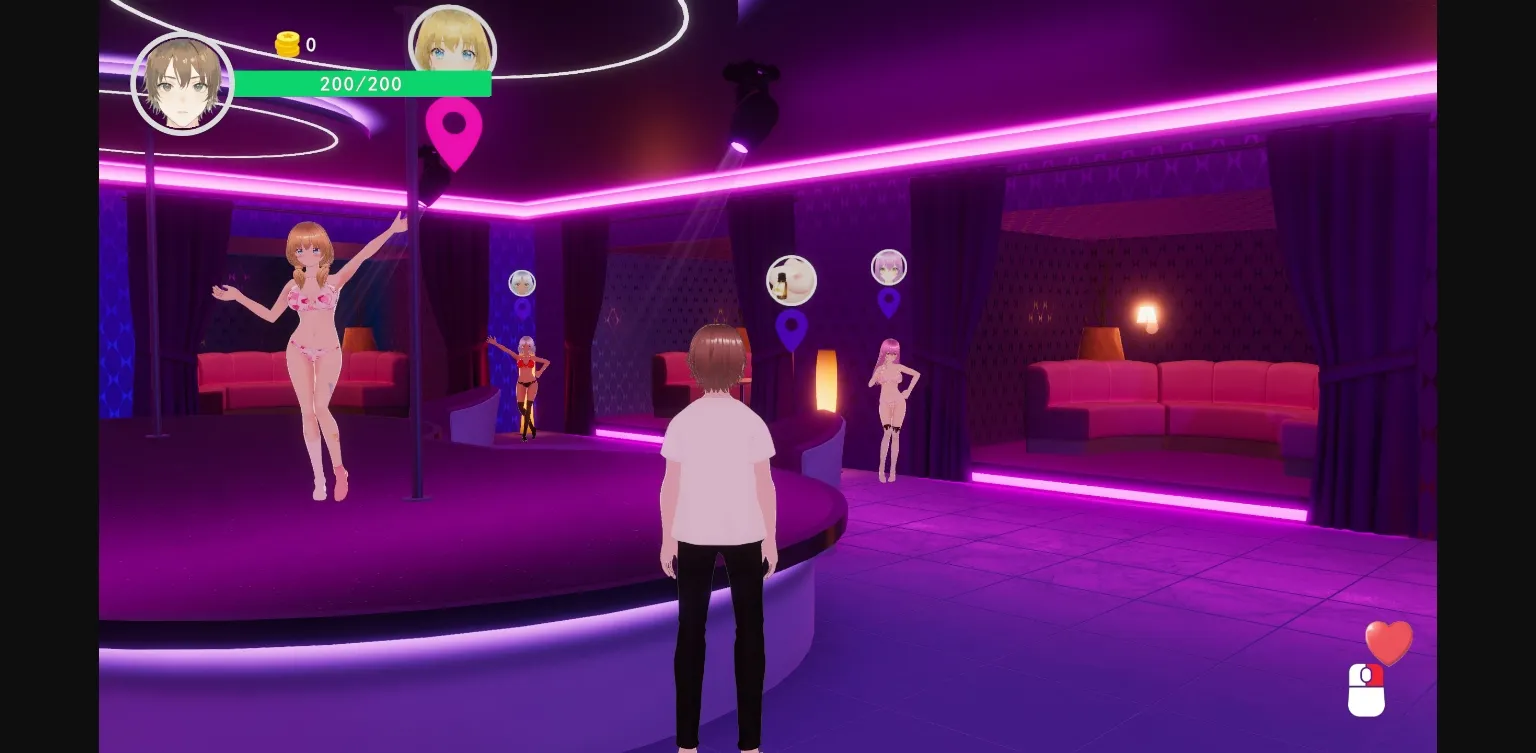Image resolution: width=1536 pixels, height=753 pixels.
Task: Click the heart icon in the bottom-right
Action: click(1389, 641)
